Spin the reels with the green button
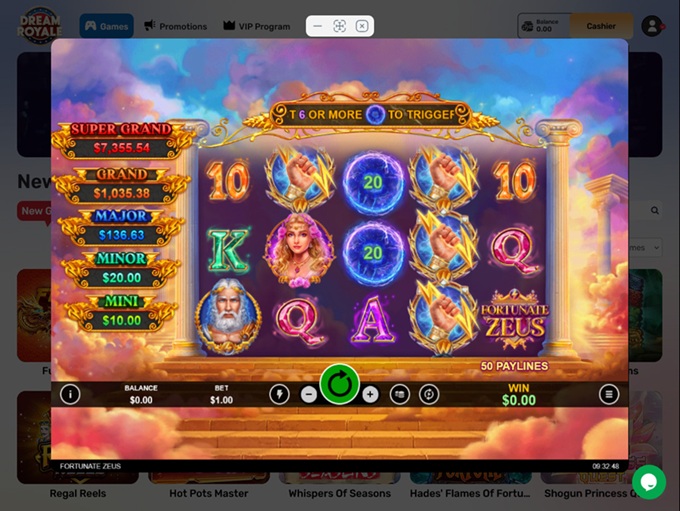680x511 pixels. [x=340, y=384]
